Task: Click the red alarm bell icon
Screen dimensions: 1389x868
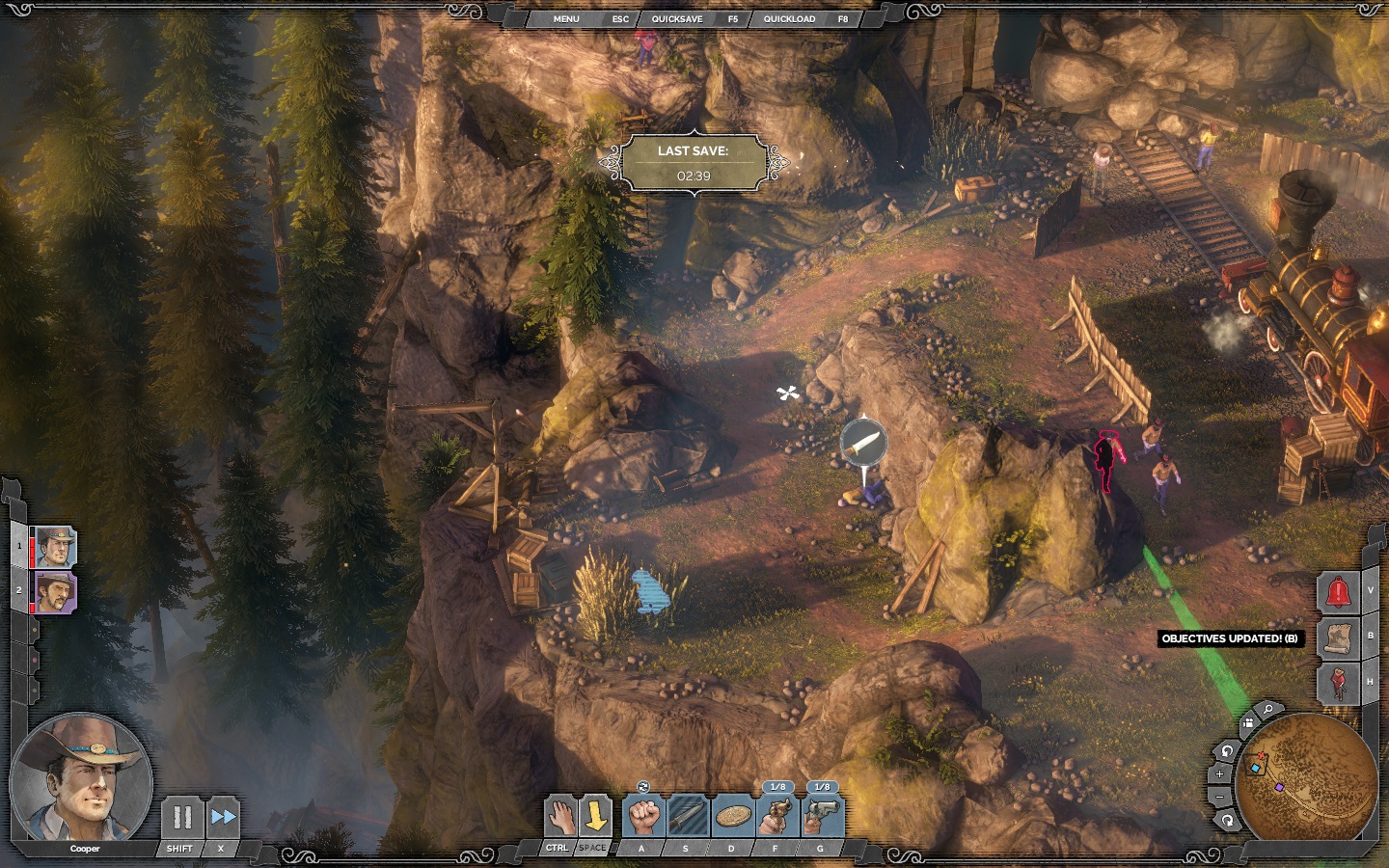Action: coord(1339,592)
